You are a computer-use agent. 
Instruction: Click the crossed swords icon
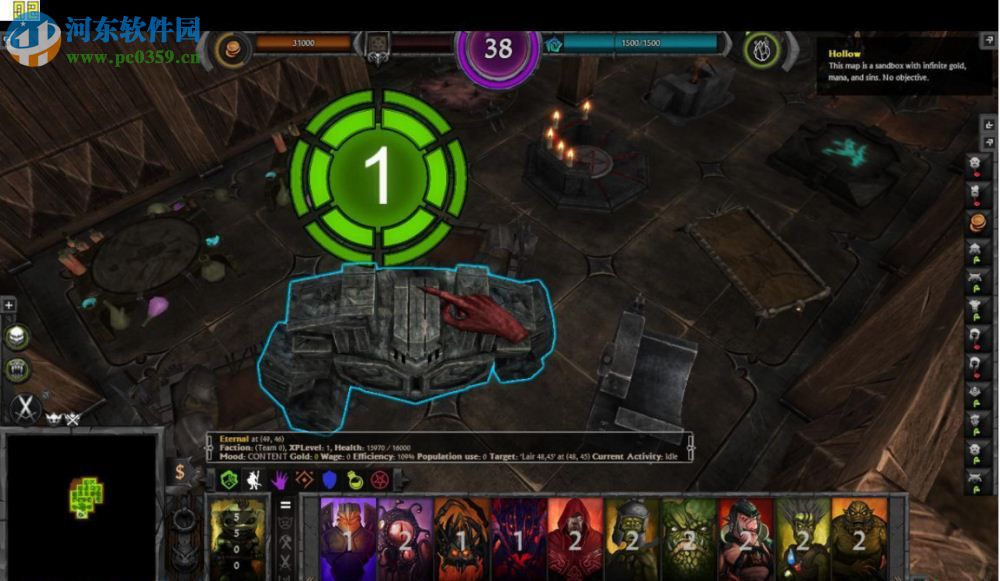[x=24, y=408]
